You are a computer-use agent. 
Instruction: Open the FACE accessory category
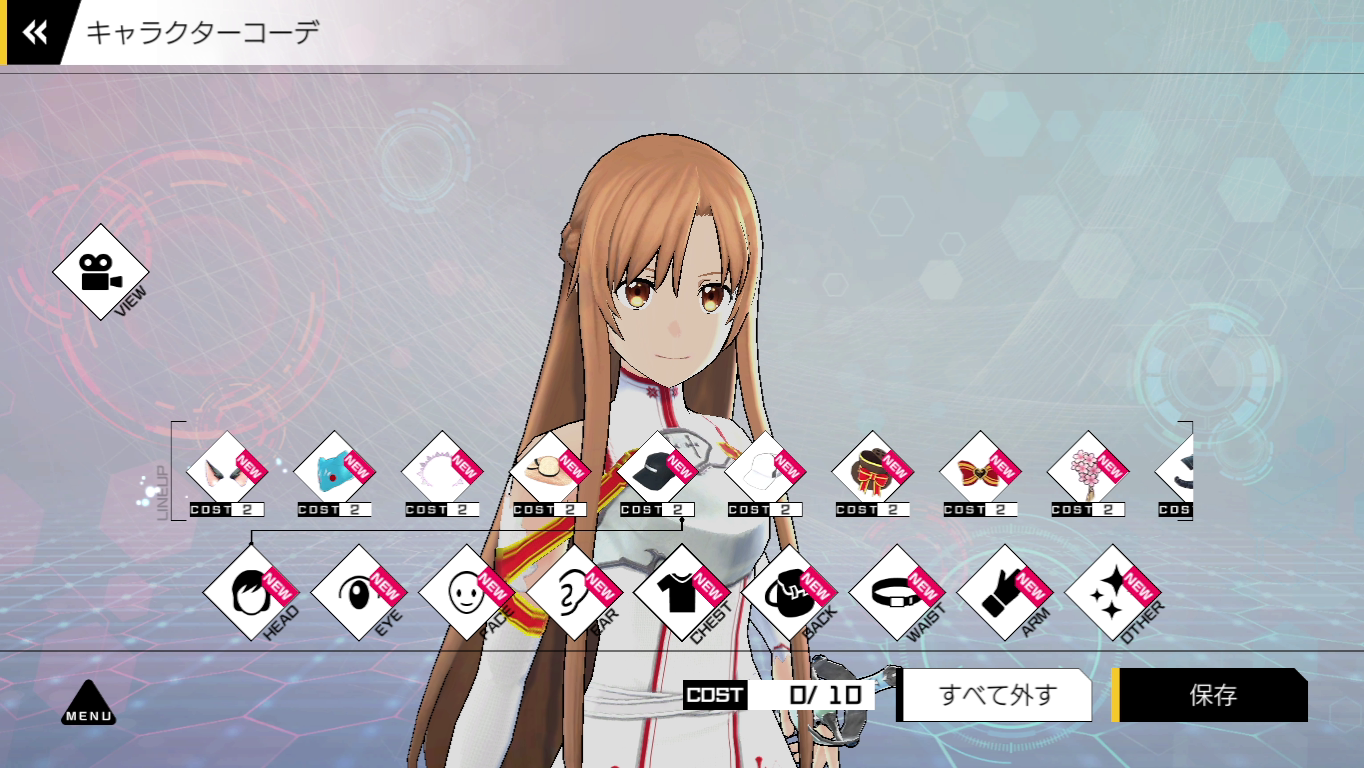[x=467, y=592]
